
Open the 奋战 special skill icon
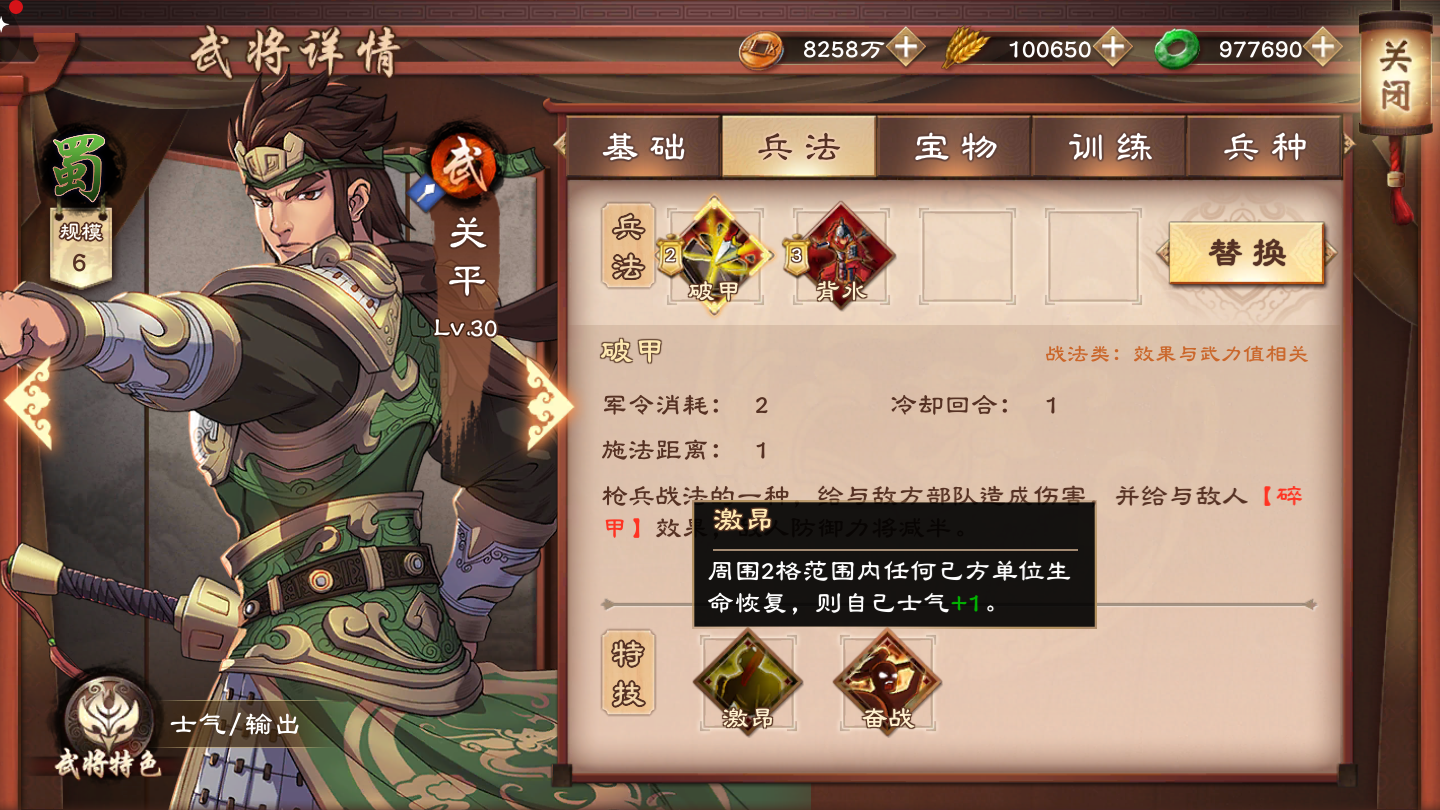click(886, 681)
